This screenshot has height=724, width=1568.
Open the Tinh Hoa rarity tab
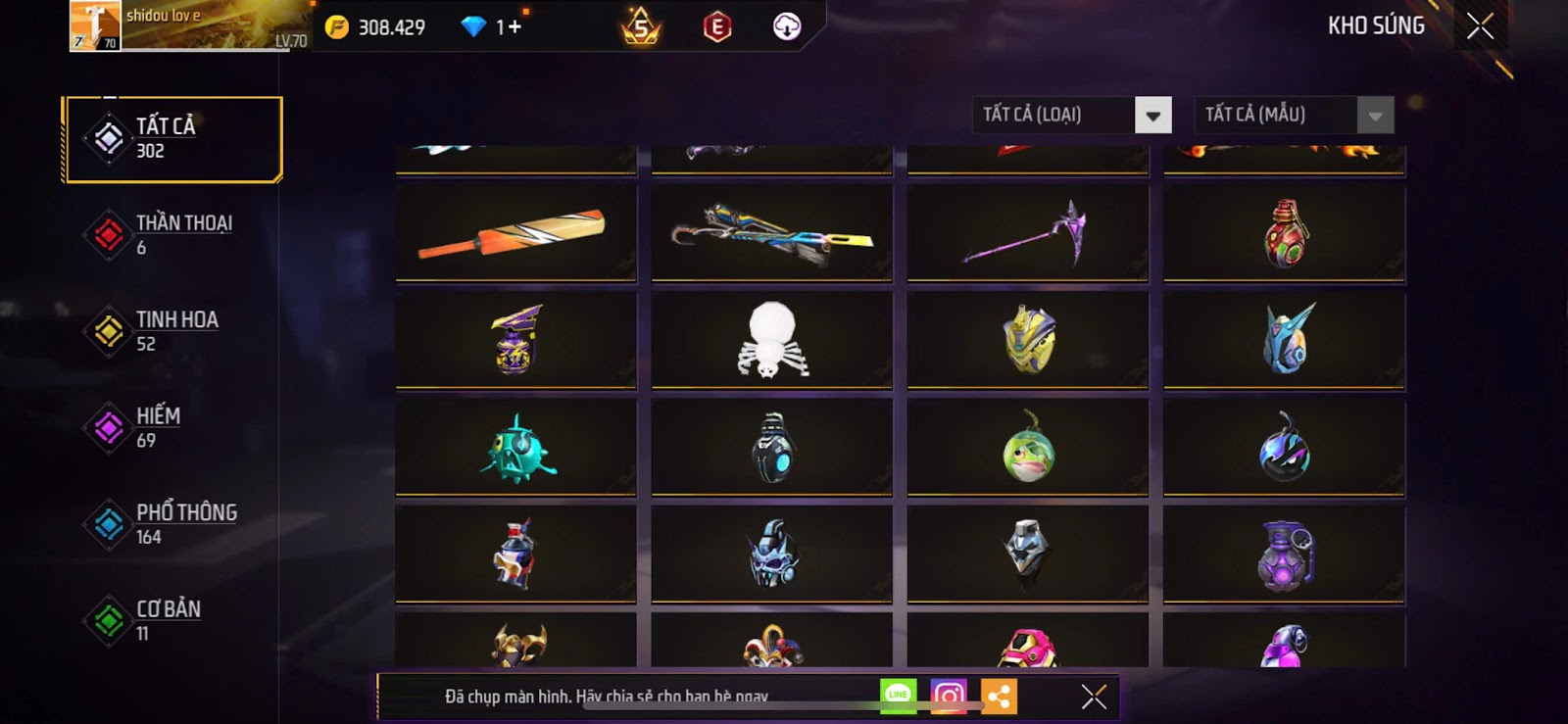172,331
